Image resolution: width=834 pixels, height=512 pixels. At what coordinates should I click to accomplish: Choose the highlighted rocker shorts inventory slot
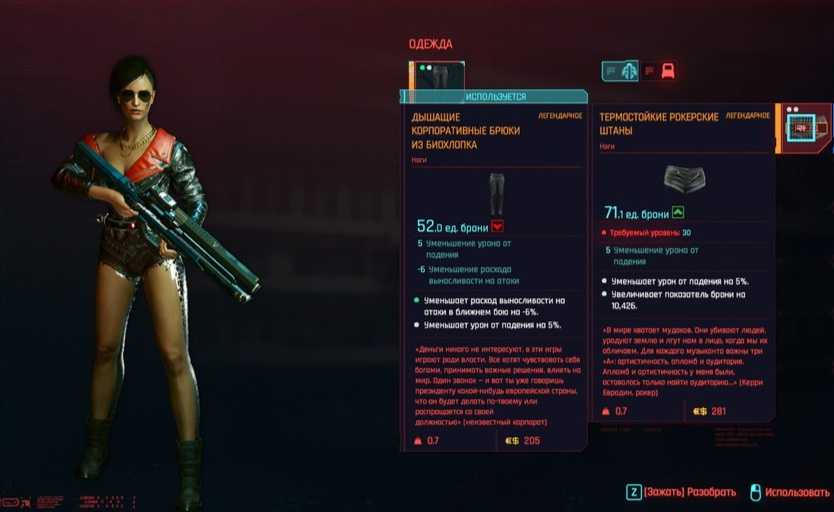802,127
